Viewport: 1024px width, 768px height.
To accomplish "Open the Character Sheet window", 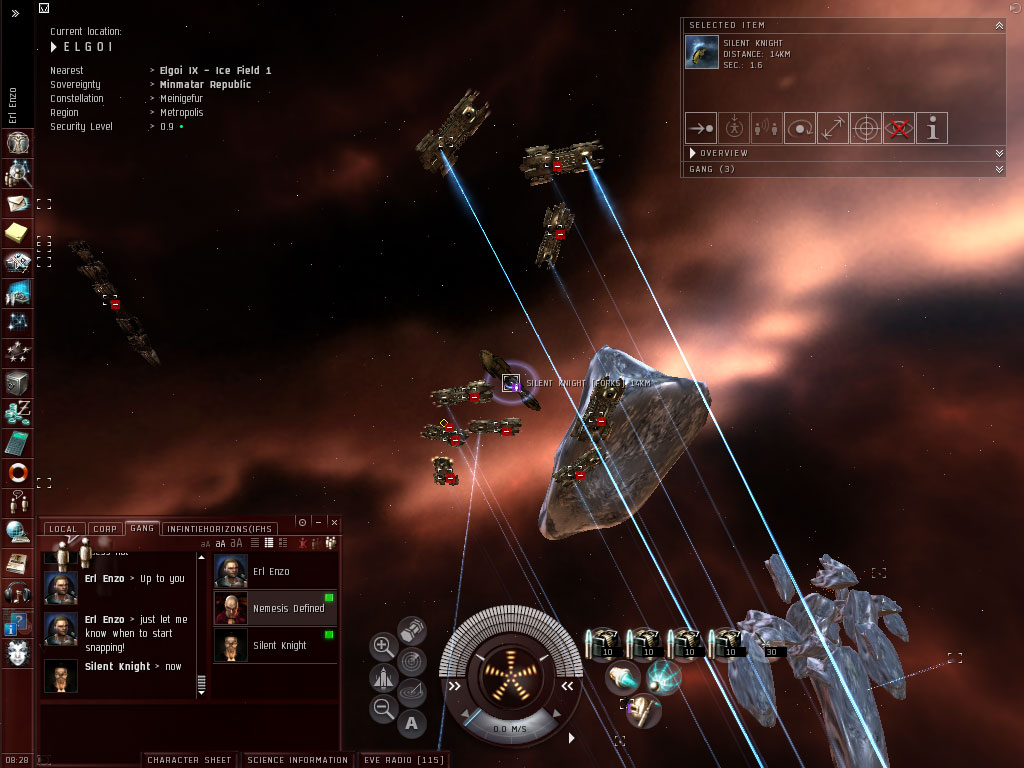I will pyautogui.click(x=189, y=760).
